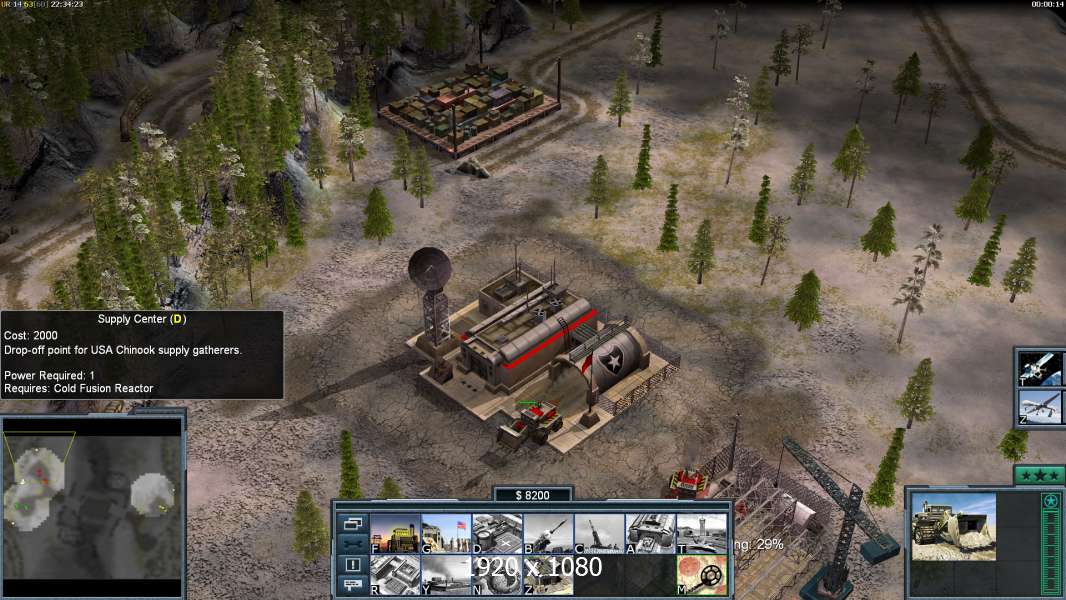The width and height of the screenshot is (1066, 600).
Task: Click the overlapping windows button beside command bar
Action: 353,523
